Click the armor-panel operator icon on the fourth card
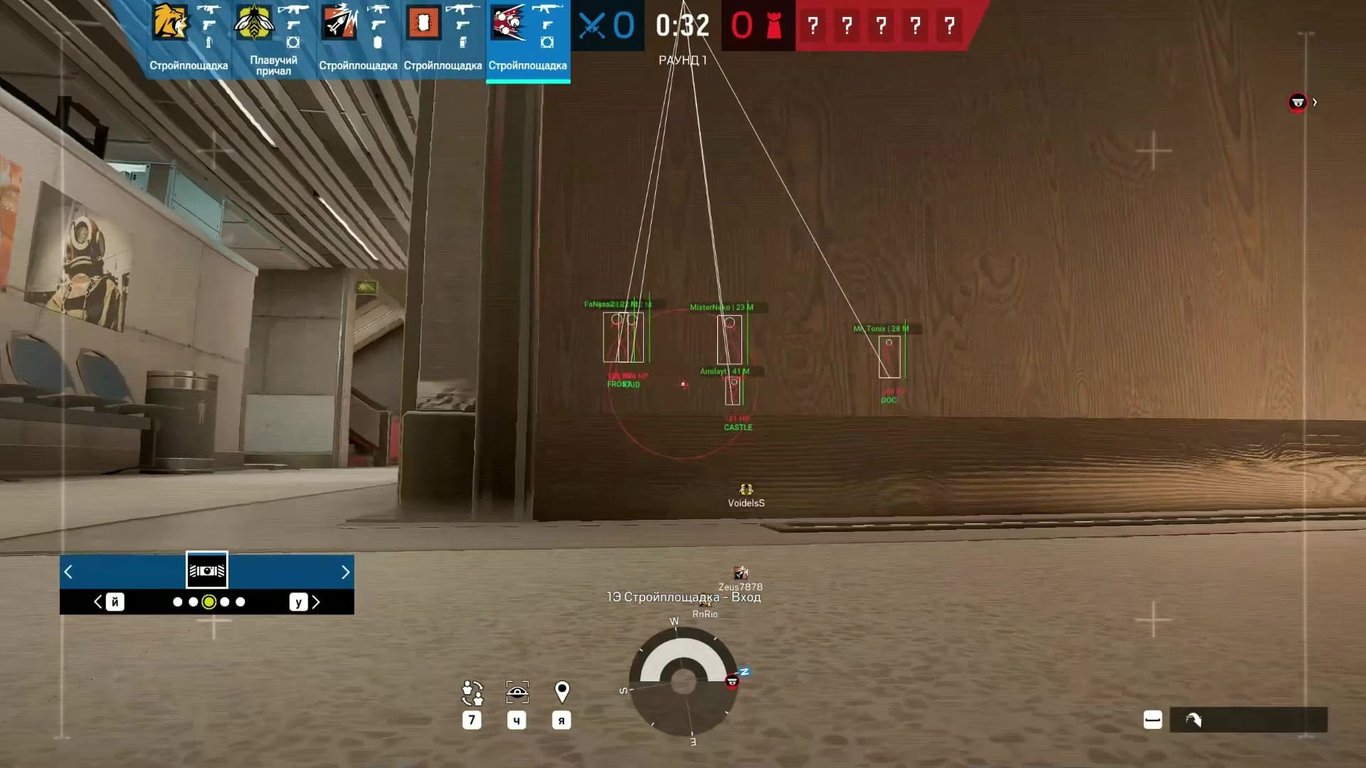The height and width of the screenshot is (768, 1366). [x=422, y=22]
